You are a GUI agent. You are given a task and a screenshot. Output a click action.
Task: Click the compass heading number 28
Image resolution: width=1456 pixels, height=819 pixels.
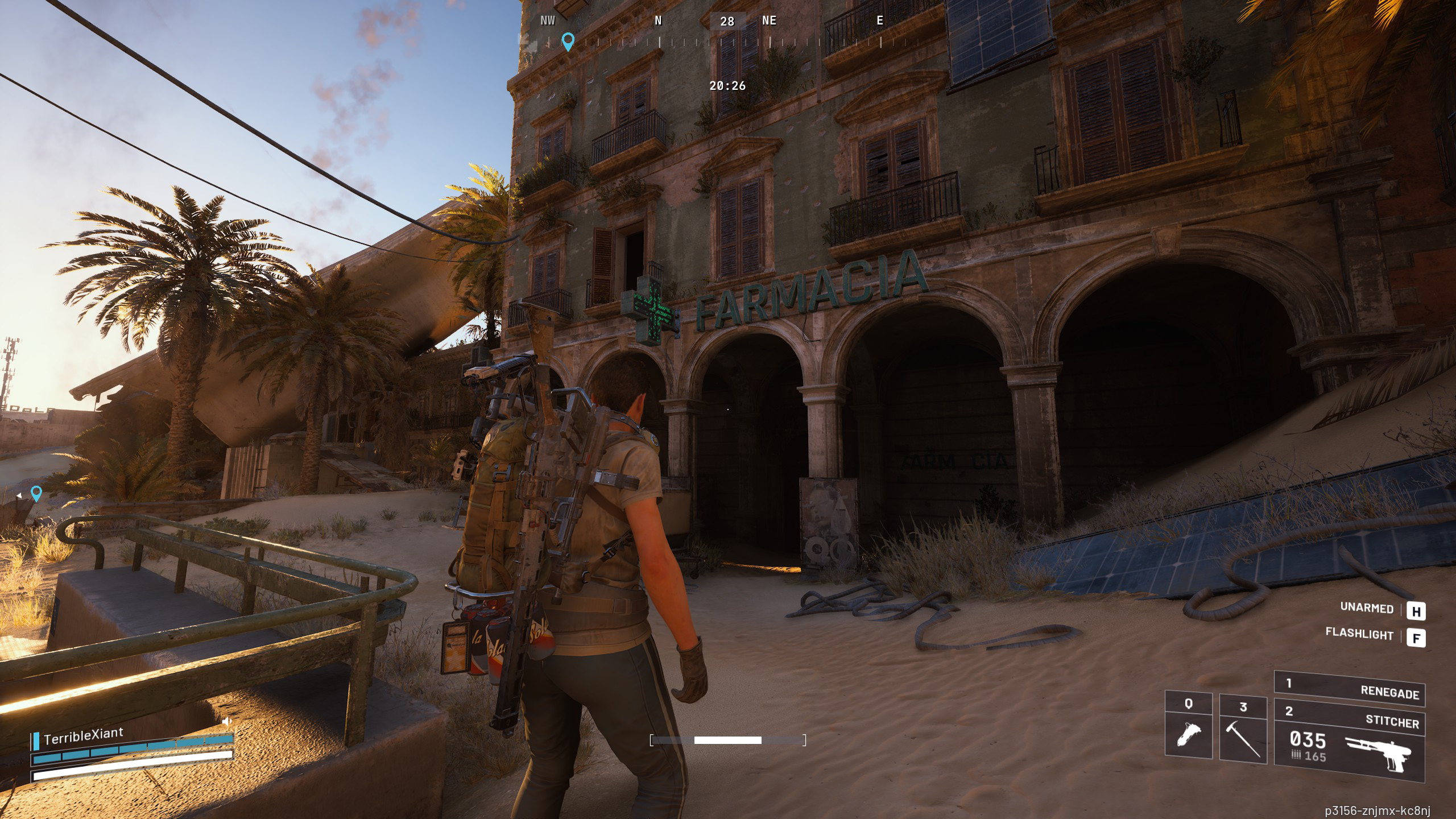[x=727, y=22]
